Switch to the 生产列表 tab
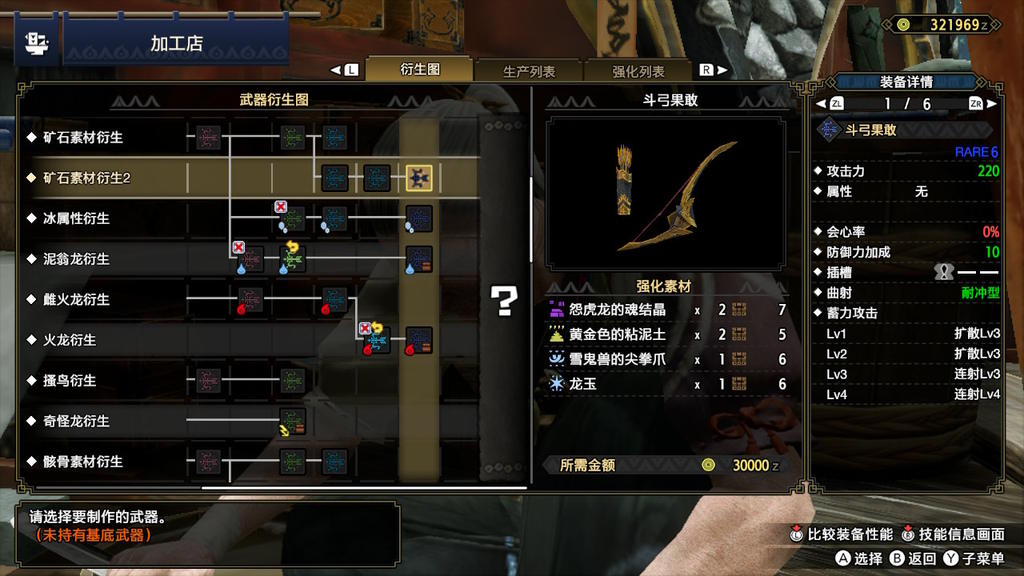Viewport: 1024px width, 576px height. point(529,71)
